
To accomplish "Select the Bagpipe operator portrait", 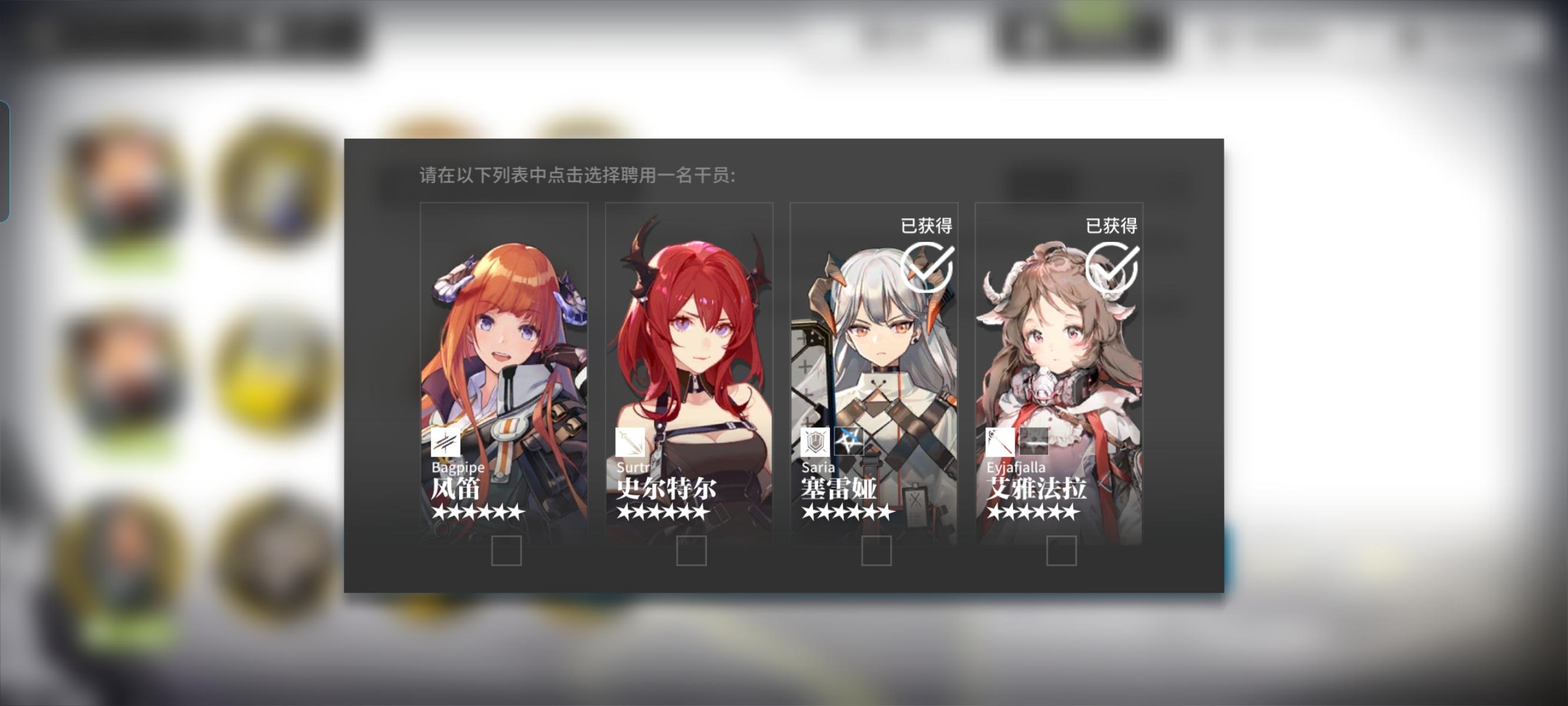I will pos(504,347).
